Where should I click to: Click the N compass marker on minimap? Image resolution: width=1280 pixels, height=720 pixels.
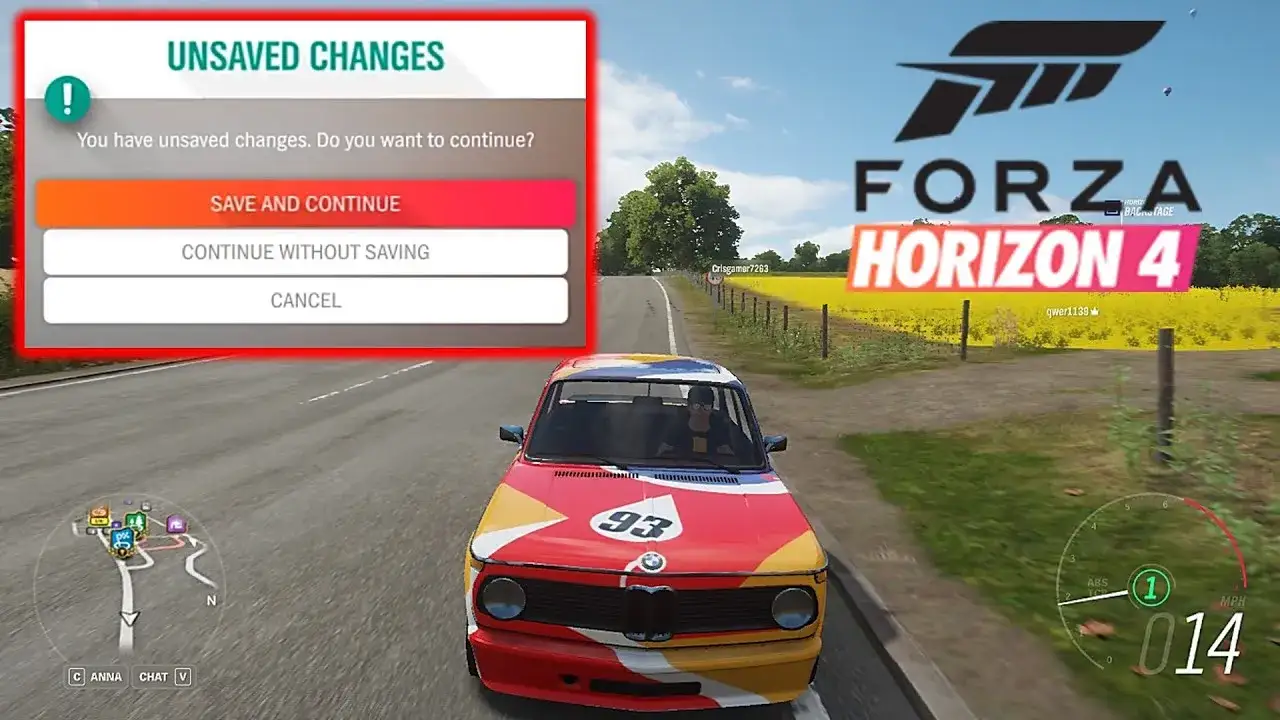tap(211, 601)
